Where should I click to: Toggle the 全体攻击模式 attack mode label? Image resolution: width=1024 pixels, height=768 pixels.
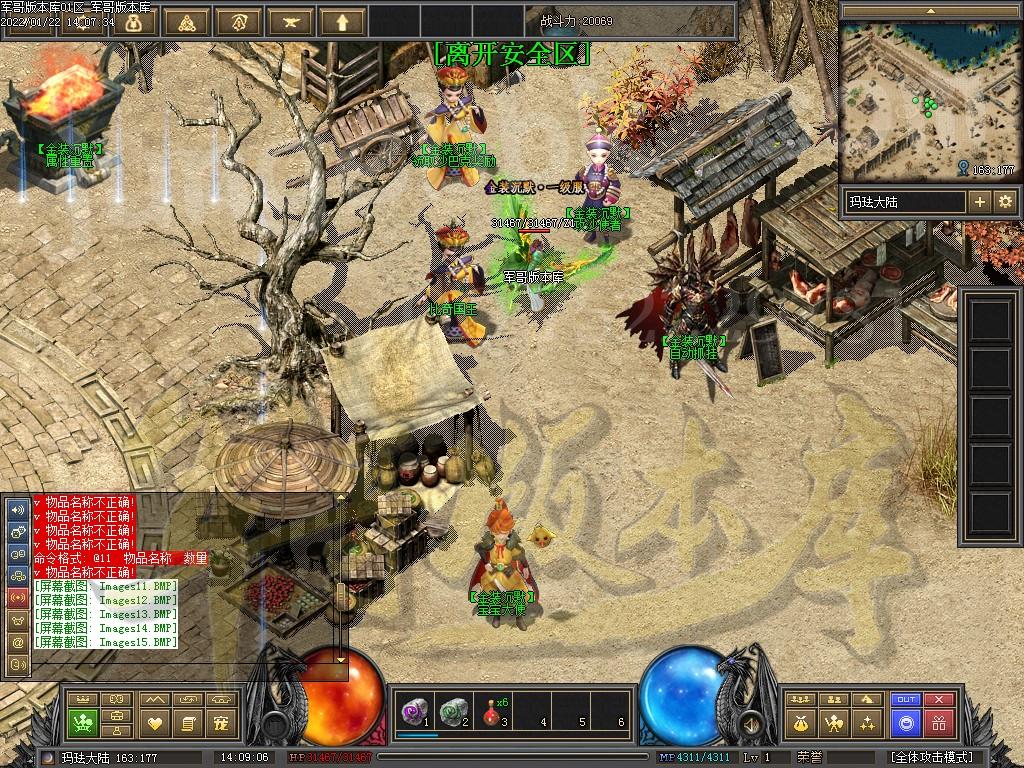932,757
